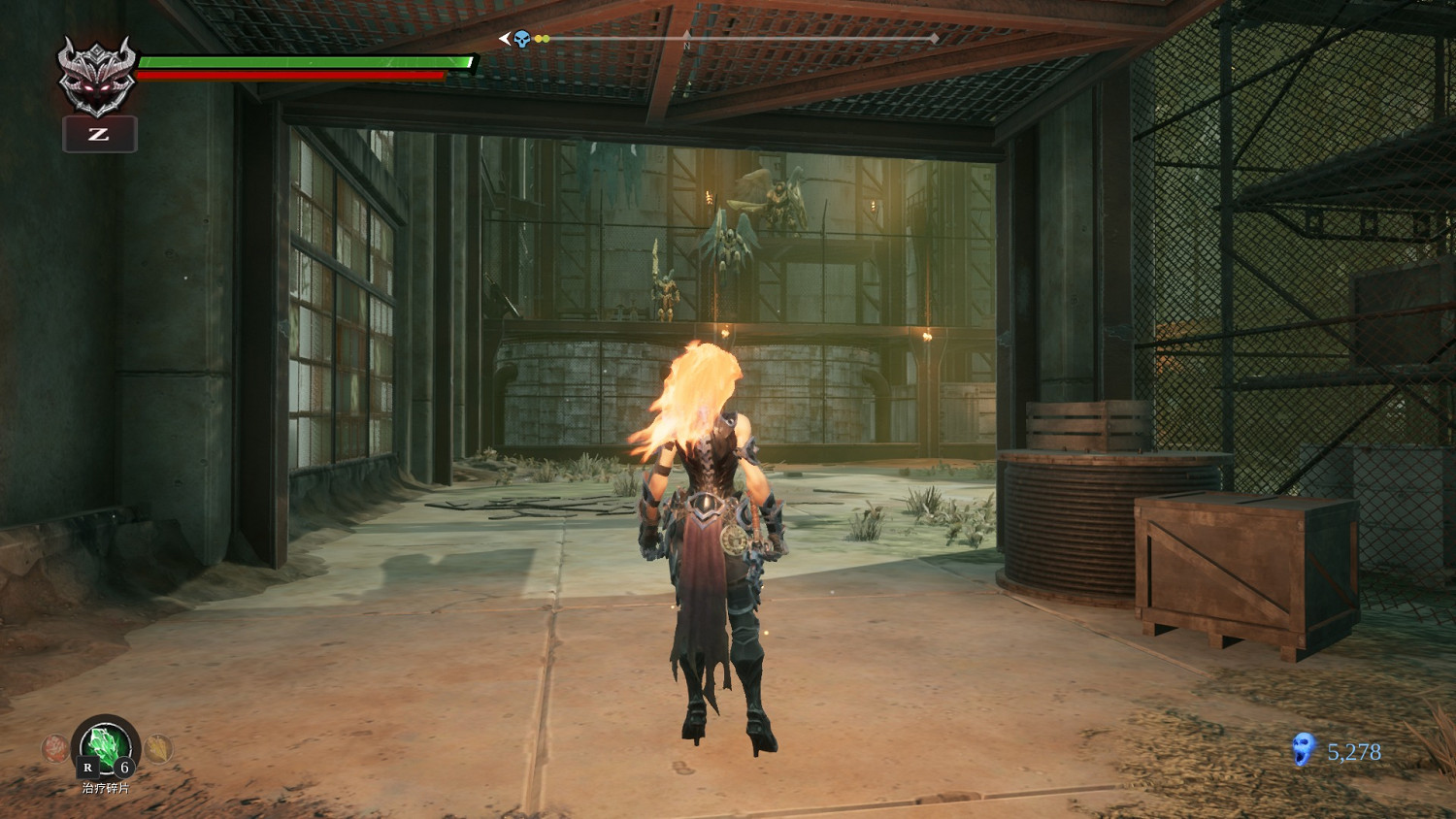
Task: Switch to the yellow shard item slot
Action: pos(157,748)
